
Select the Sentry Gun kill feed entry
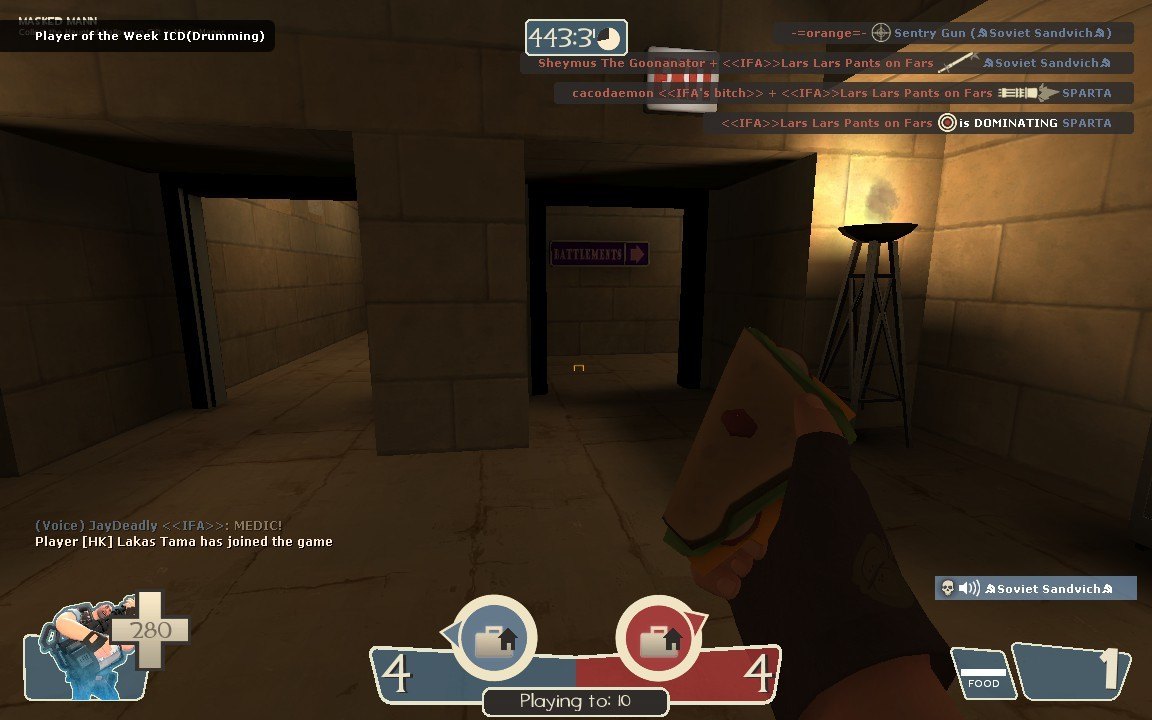[x=953, y=33]
